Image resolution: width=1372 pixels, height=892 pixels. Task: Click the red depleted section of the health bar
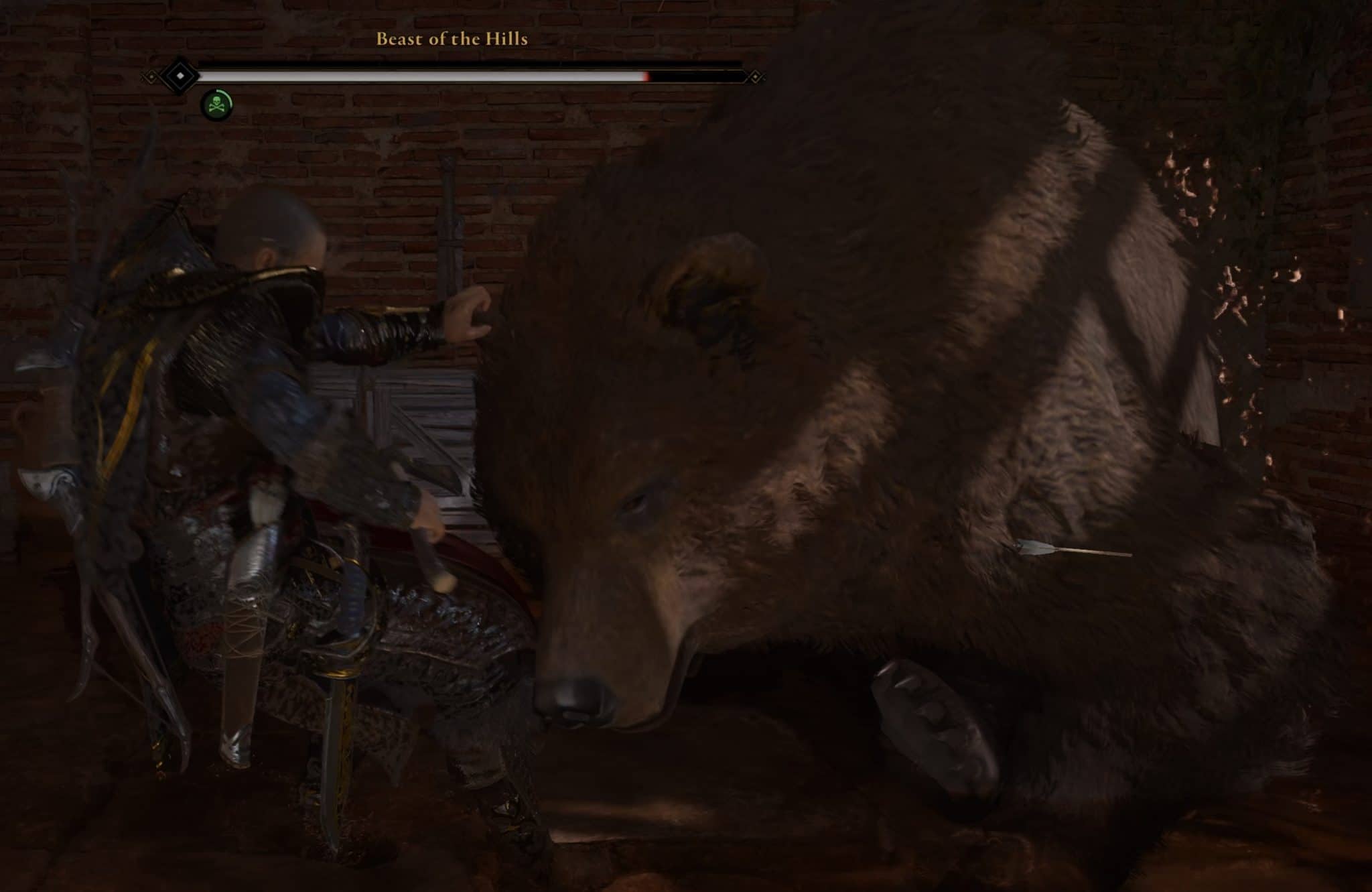(647, 76)
